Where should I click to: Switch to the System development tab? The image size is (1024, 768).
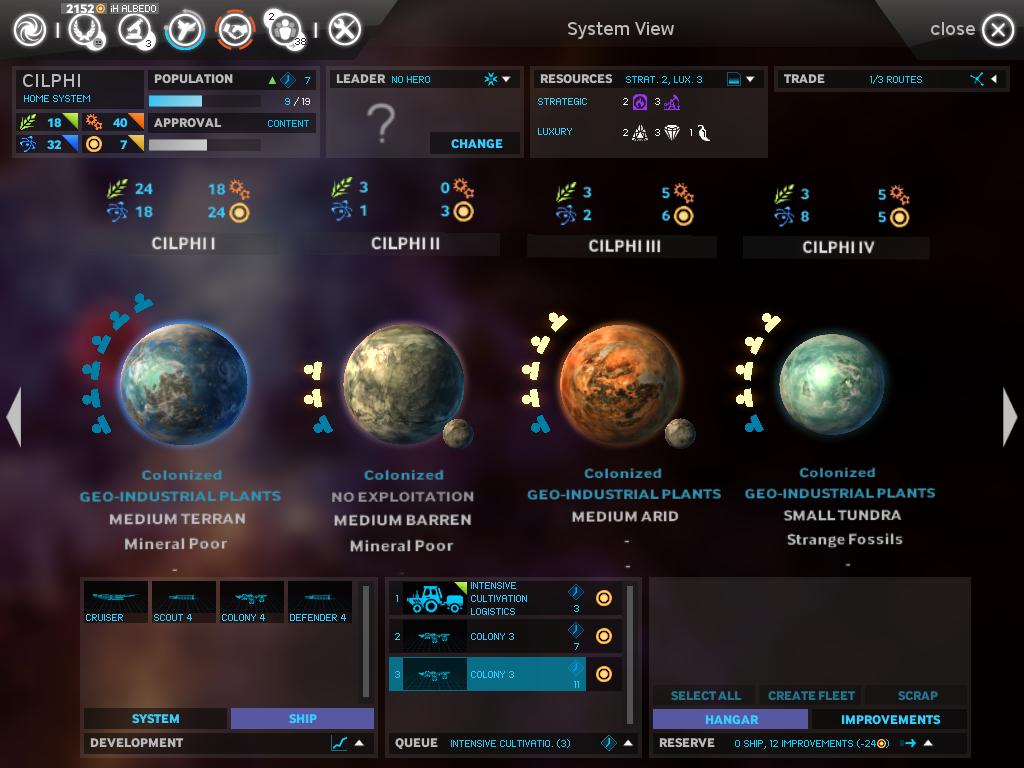[155, 718]
